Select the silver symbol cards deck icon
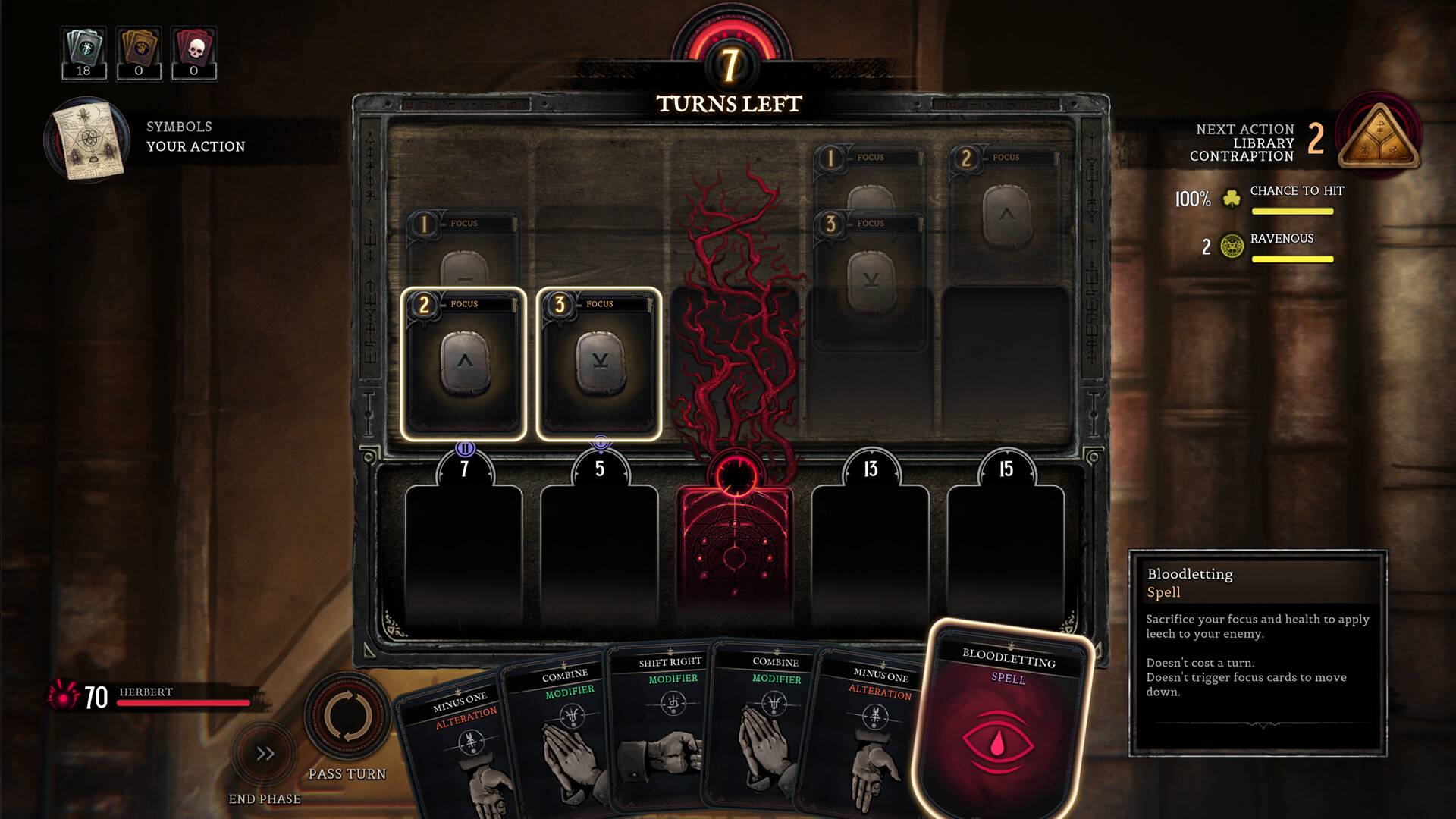The width and height of the screenshot is (1456, 819). click(x=83, y=45)
